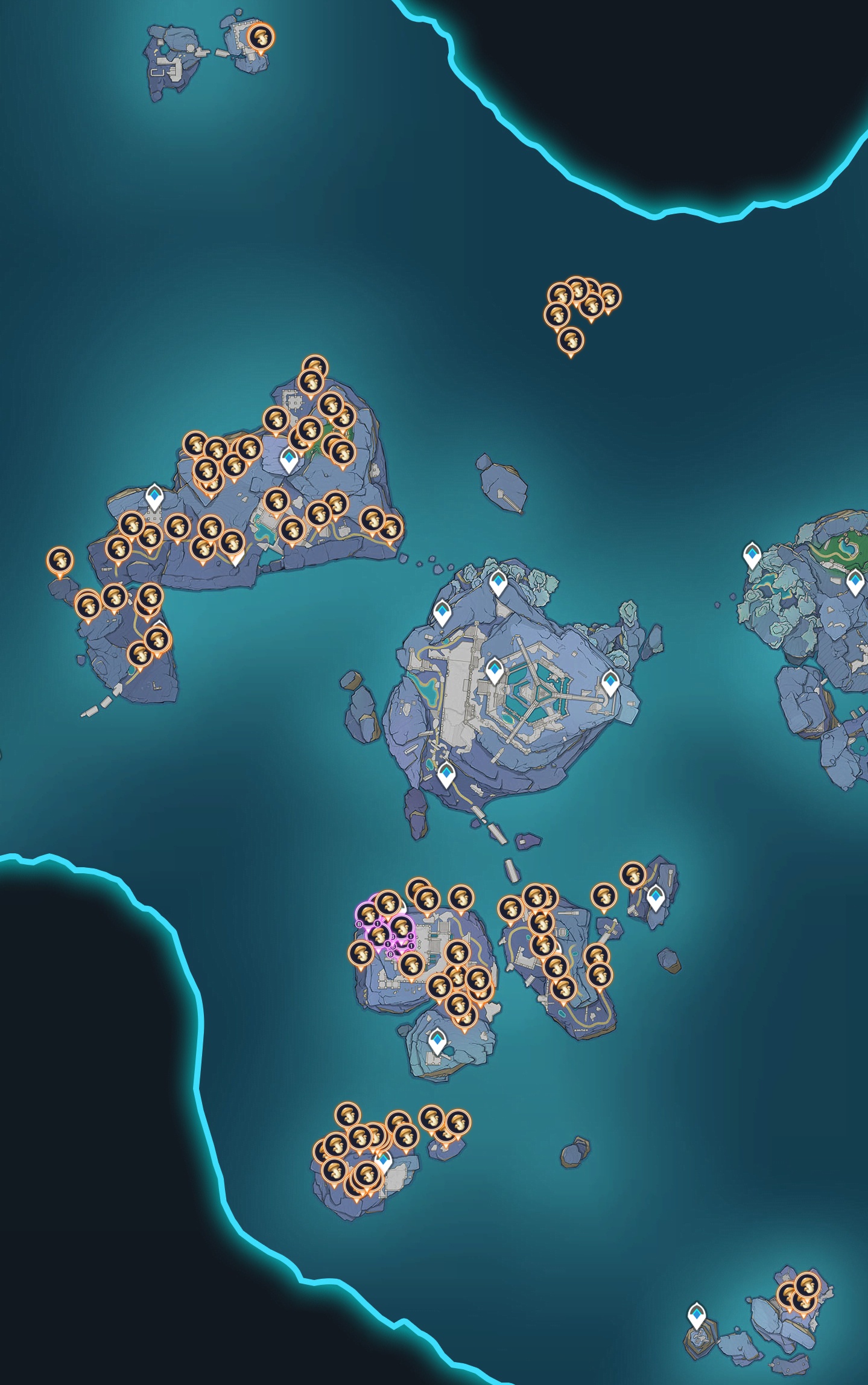The width and height of the screenshot is (868, 1385).
Task: Select the teleport waypoint on the islet below the mushroom-covered island
Action: (x=437, y=1041)
